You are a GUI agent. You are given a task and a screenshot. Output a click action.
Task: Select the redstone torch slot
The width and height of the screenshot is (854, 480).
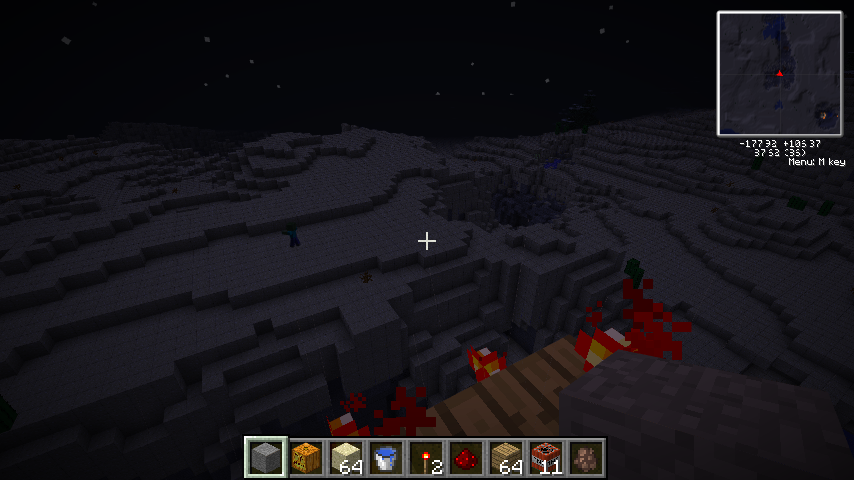pyautogui.click(x=427, y=458)
